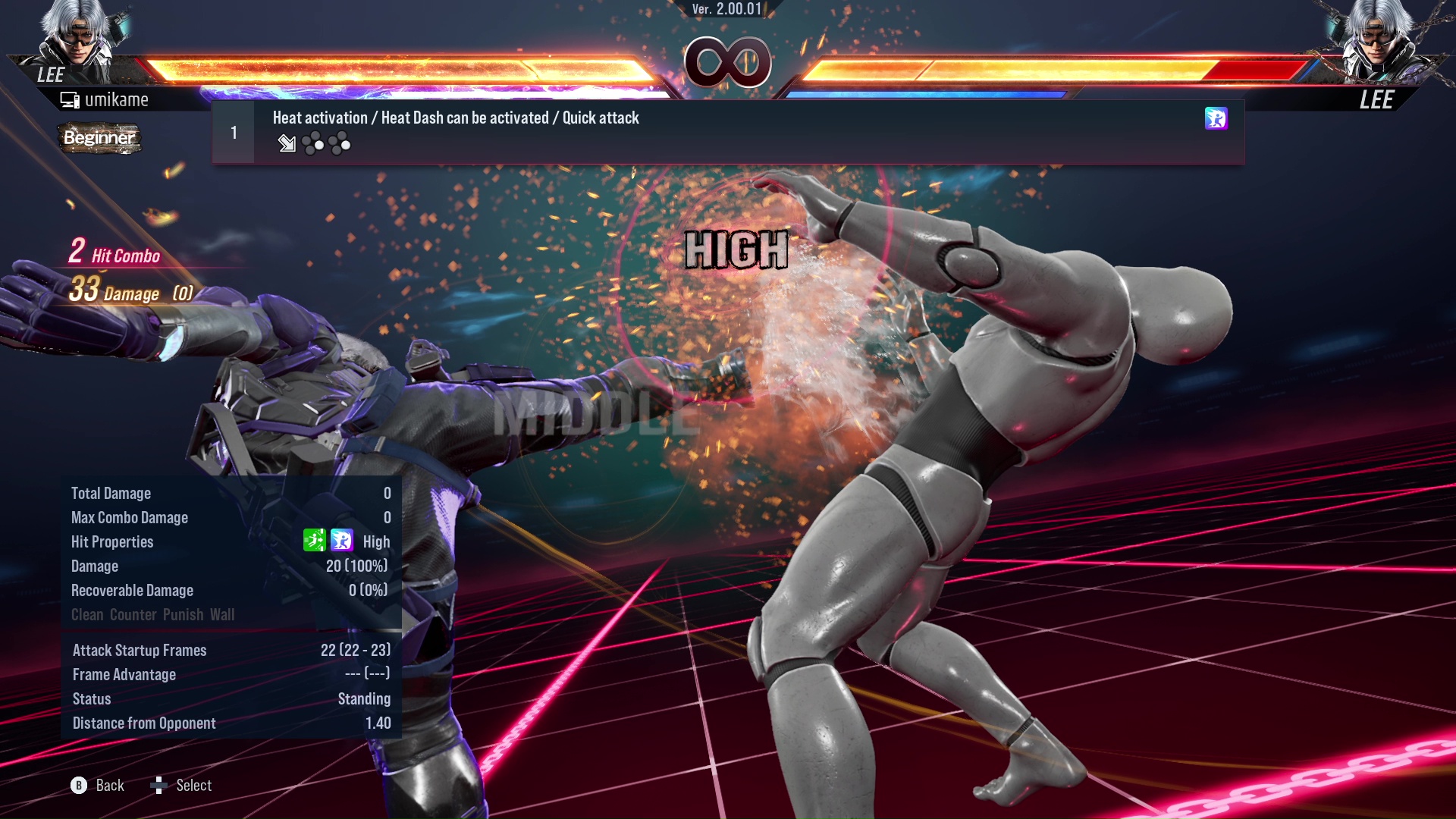Image resolution: width=1456 pixels, height=819 pixels.
Task: Click the second punch button notation icon
Action: point(340,143)
